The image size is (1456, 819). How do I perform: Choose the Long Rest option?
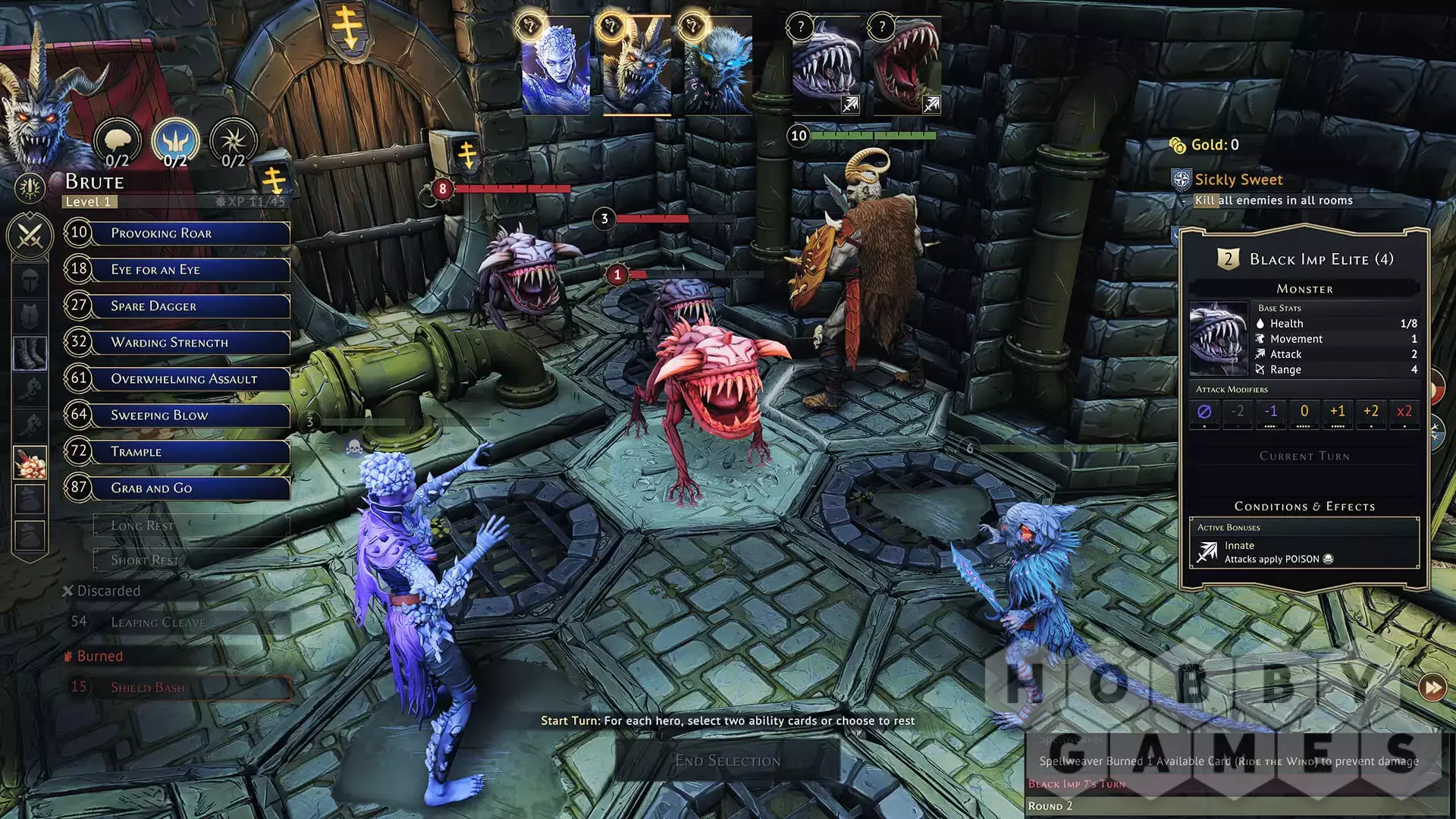point(190,525)
